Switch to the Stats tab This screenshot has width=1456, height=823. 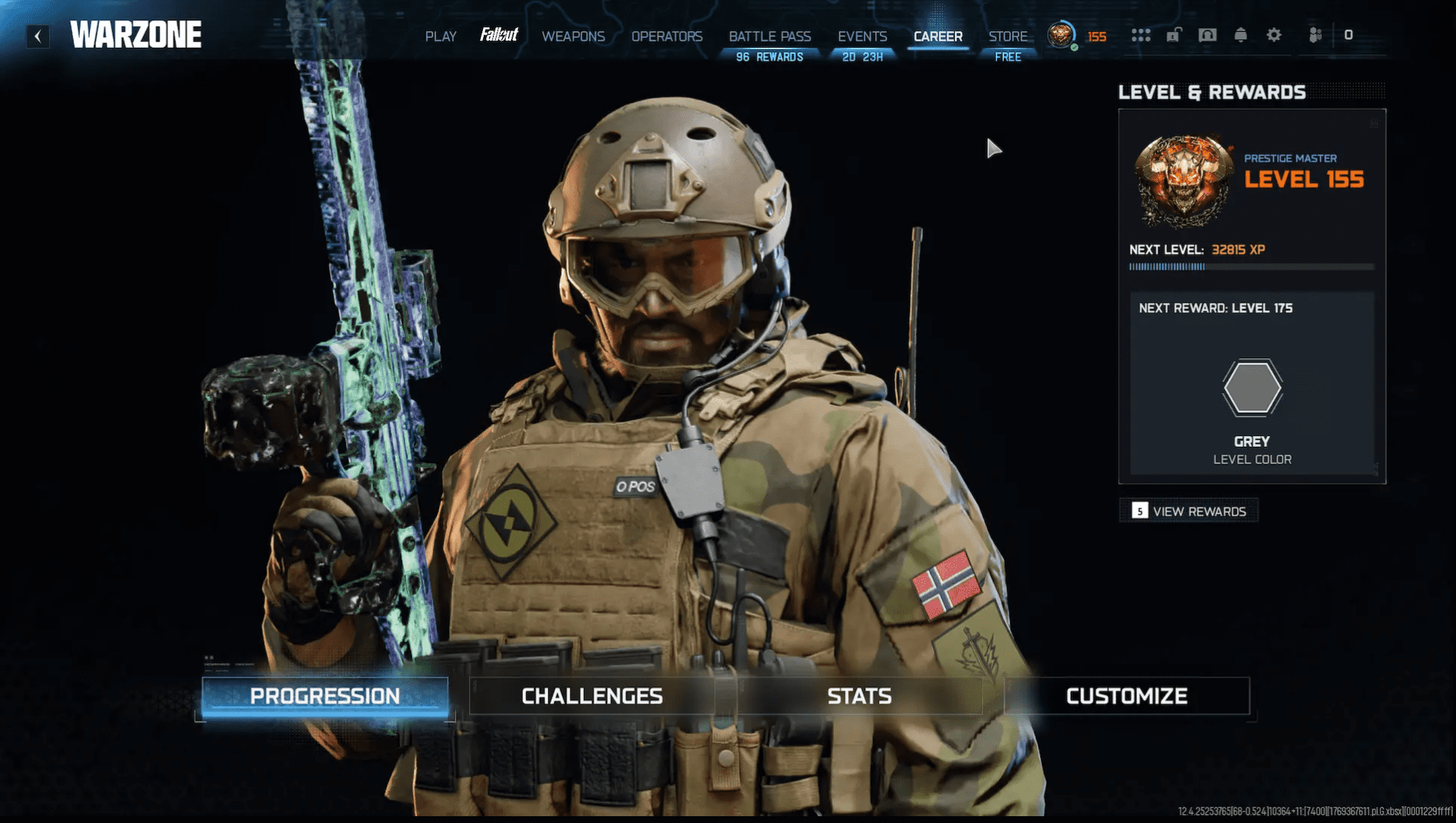pos(858,696)
